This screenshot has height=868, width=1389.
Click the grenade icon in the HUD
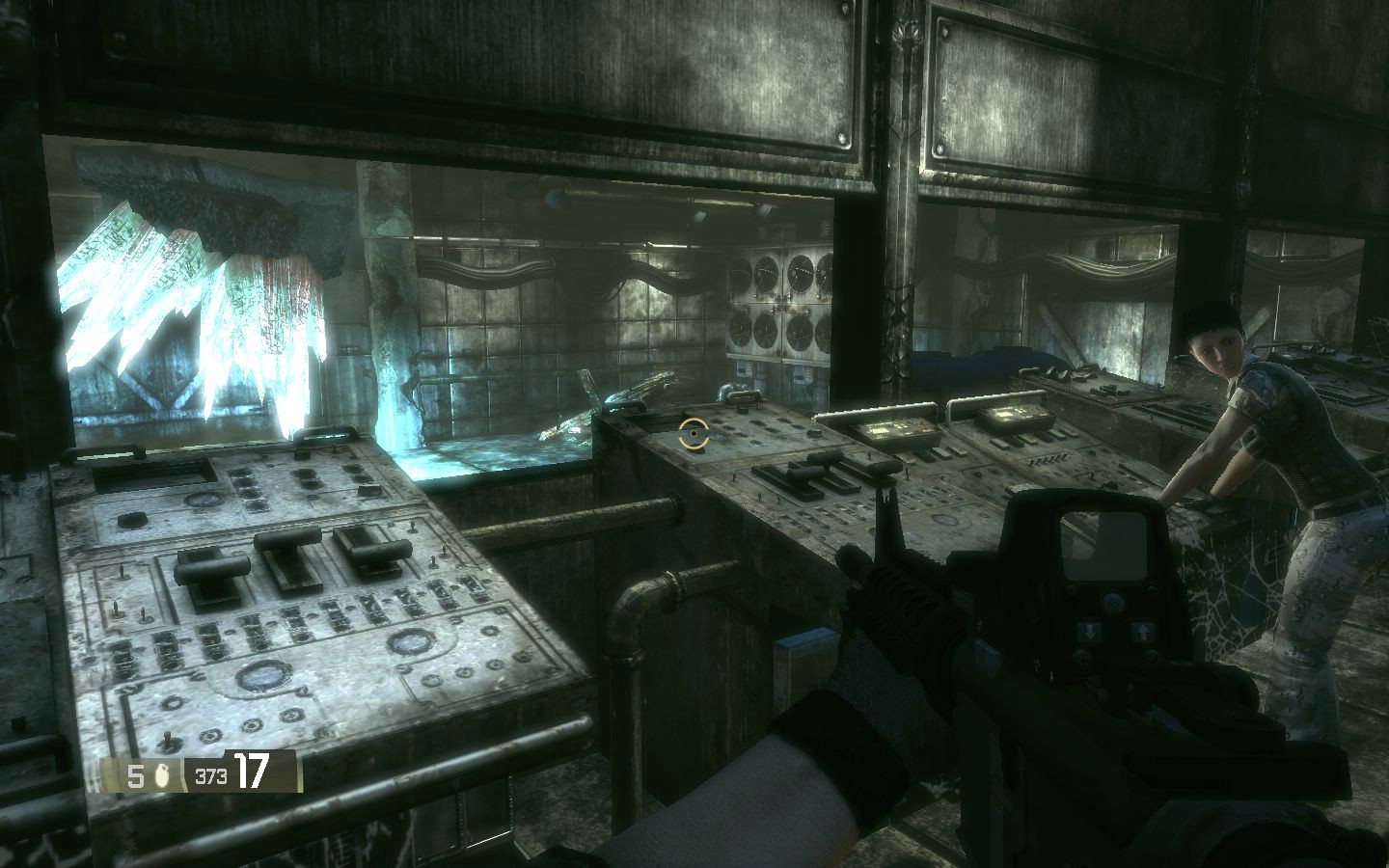(161, 775)
